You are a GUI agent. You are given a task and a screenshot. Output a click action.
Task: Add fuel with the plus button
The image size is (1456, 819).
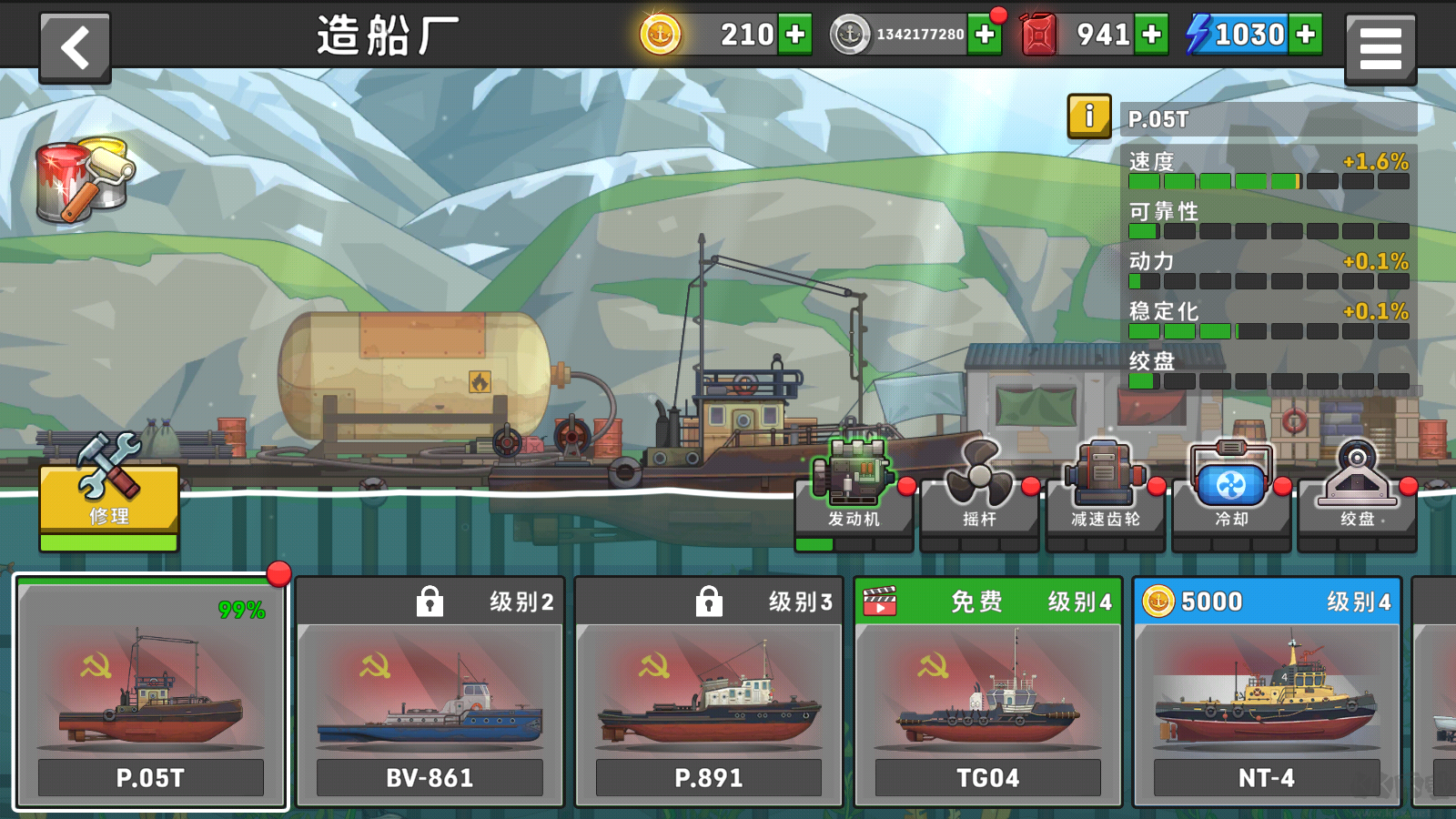(x=1152, y=35)
